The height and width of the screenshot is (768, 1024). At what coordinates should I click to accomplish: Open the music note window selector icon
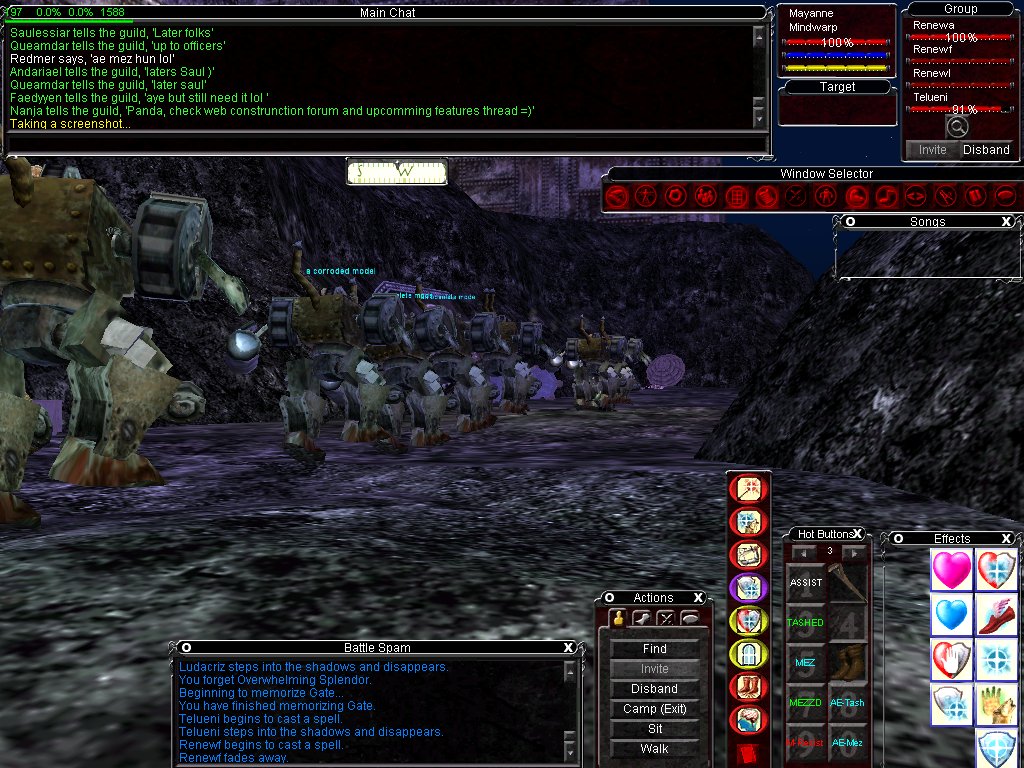coord(885,196)
